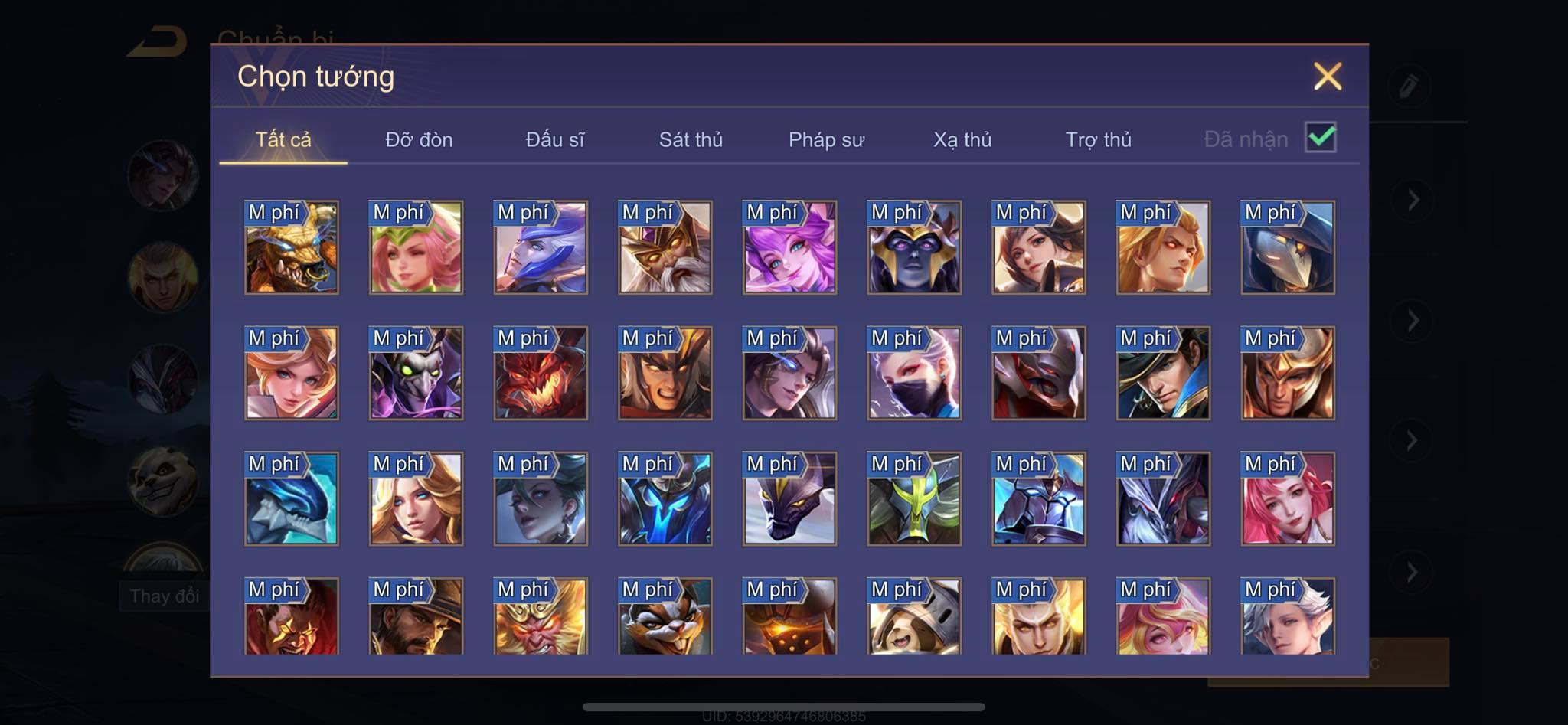
Task: Select the blue shark creature hero
Action: (x=291, y=498)
